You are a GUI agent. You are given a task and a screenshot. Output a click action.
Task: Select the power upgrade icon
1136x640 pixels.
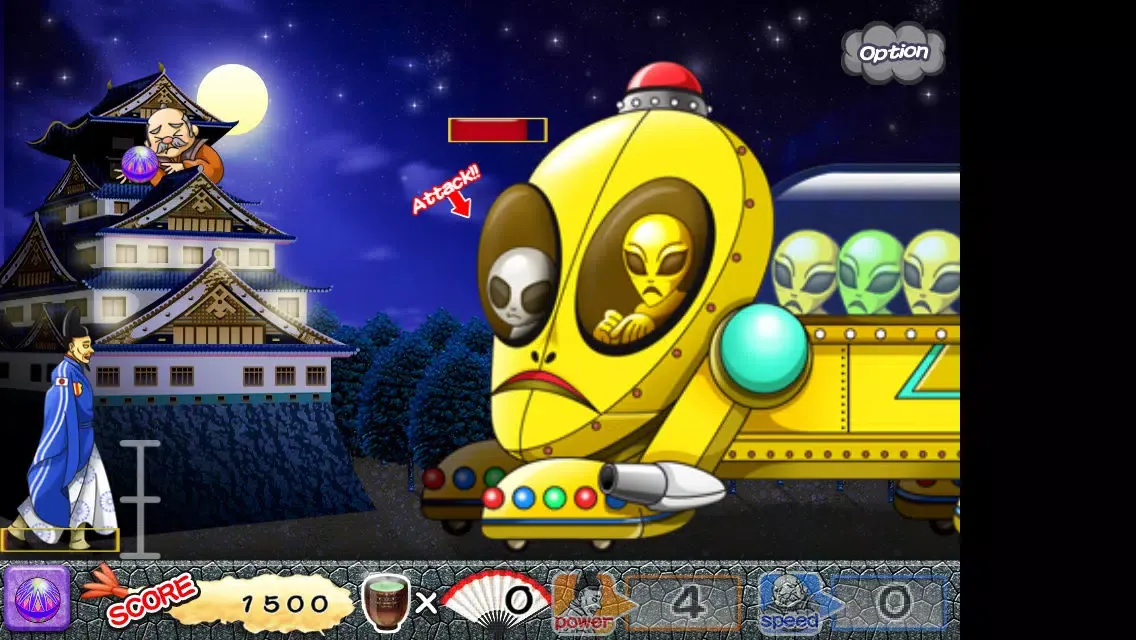click(x=588, y=602)
